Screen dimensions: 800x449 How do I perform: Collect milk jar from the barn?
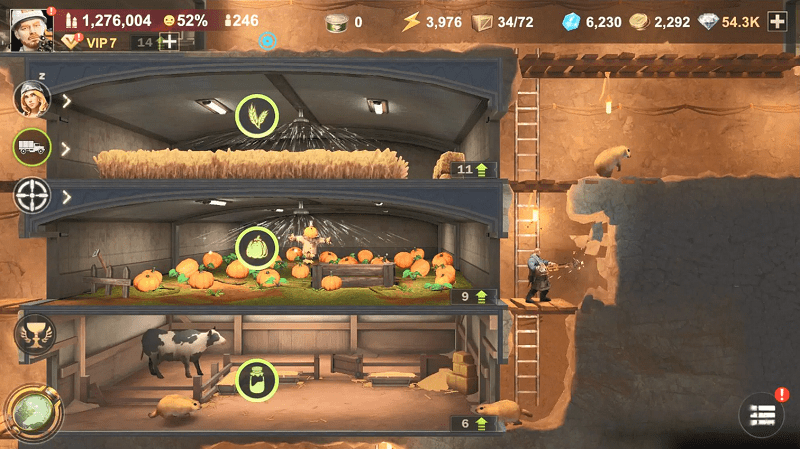[256, 380]
